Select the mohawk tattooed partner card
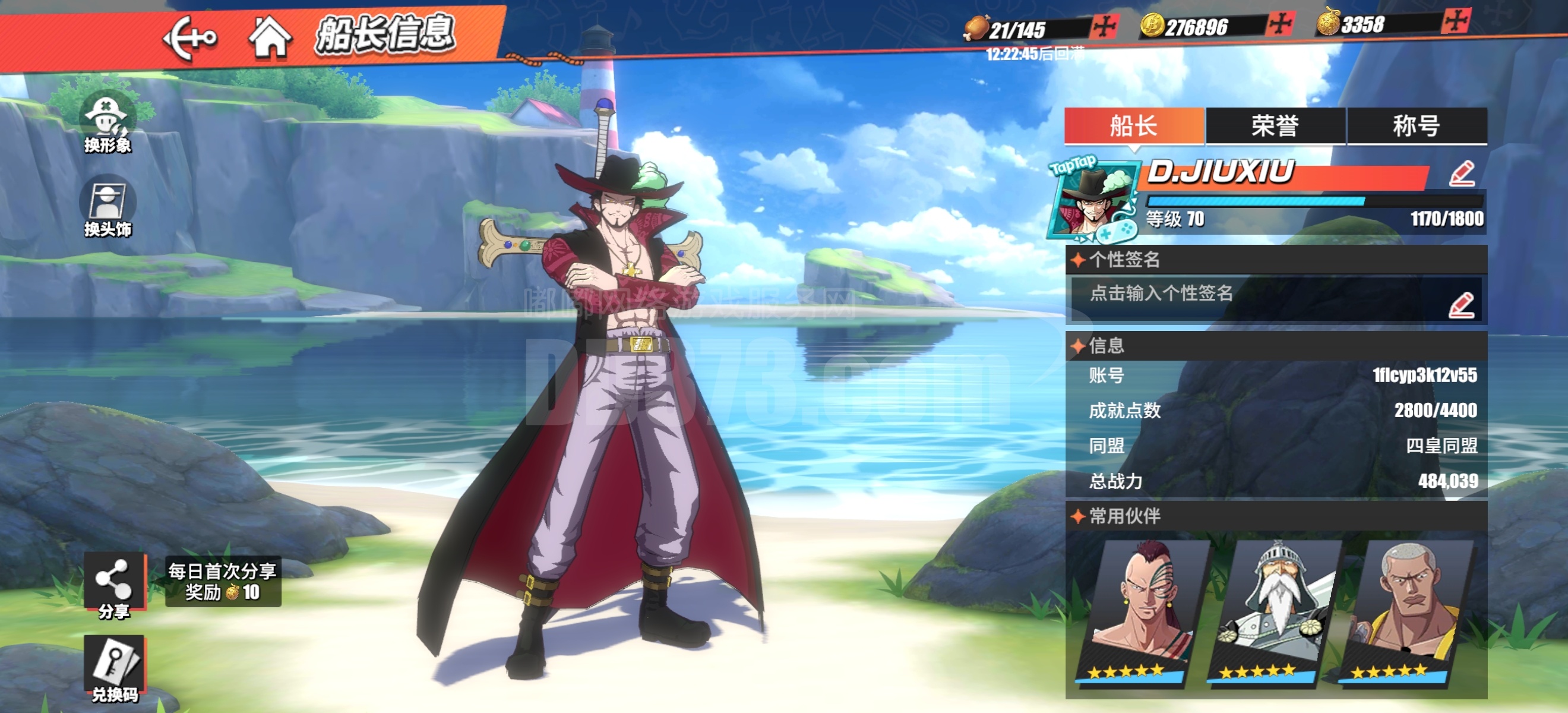This screenshot has width=1568, height=713. tap(1137, 612)
